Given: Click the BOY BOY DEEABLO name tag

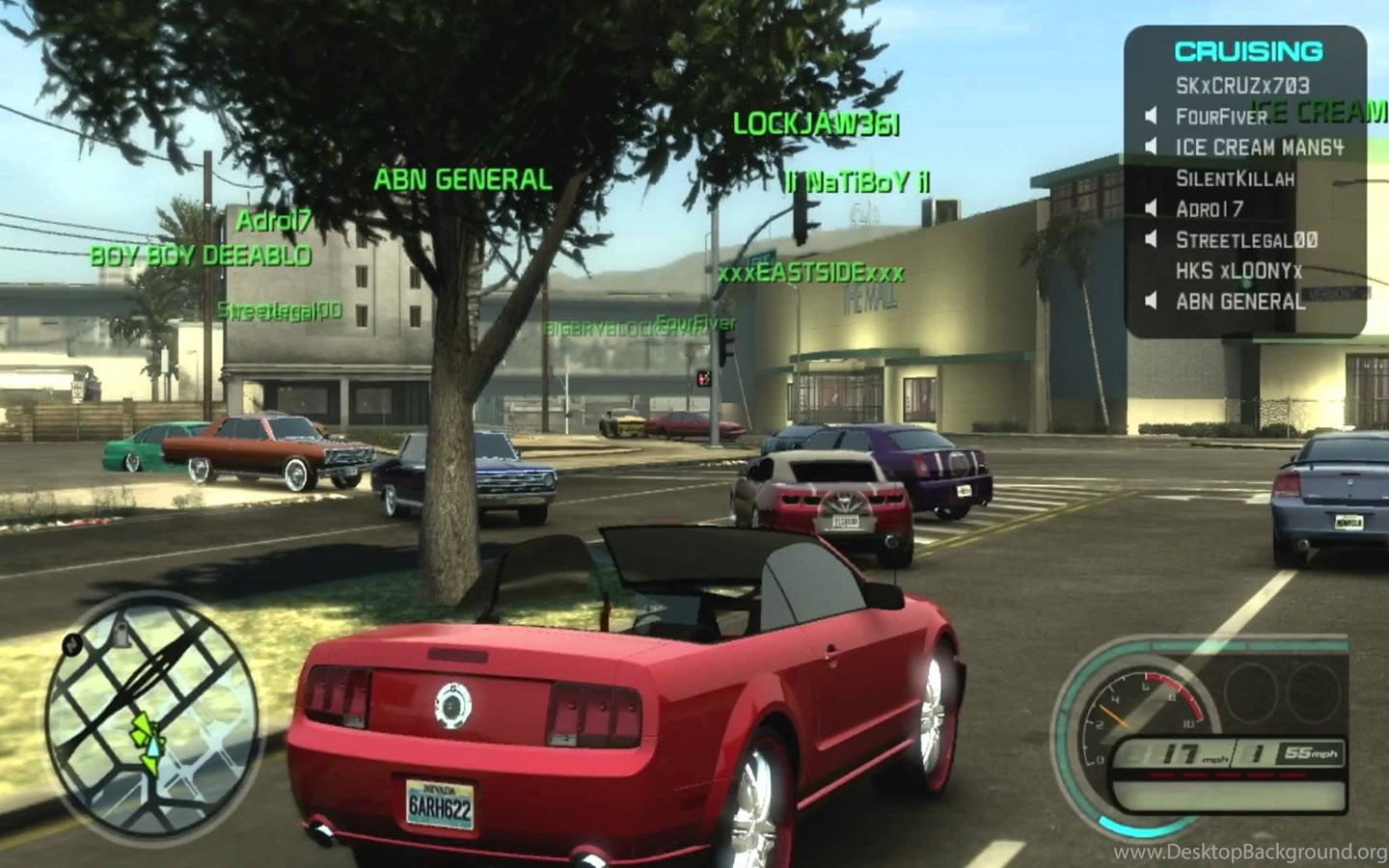Looking at the screenshot, I should coord(201,256).
